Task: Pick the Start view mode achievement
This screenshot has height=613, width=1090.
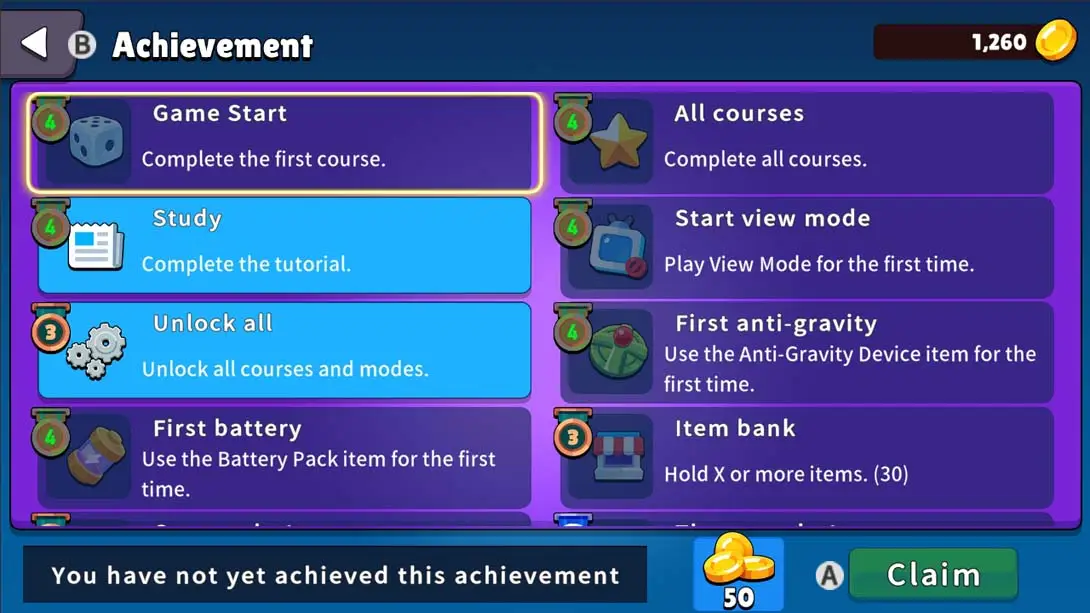Action: click(x=806, y=246)
